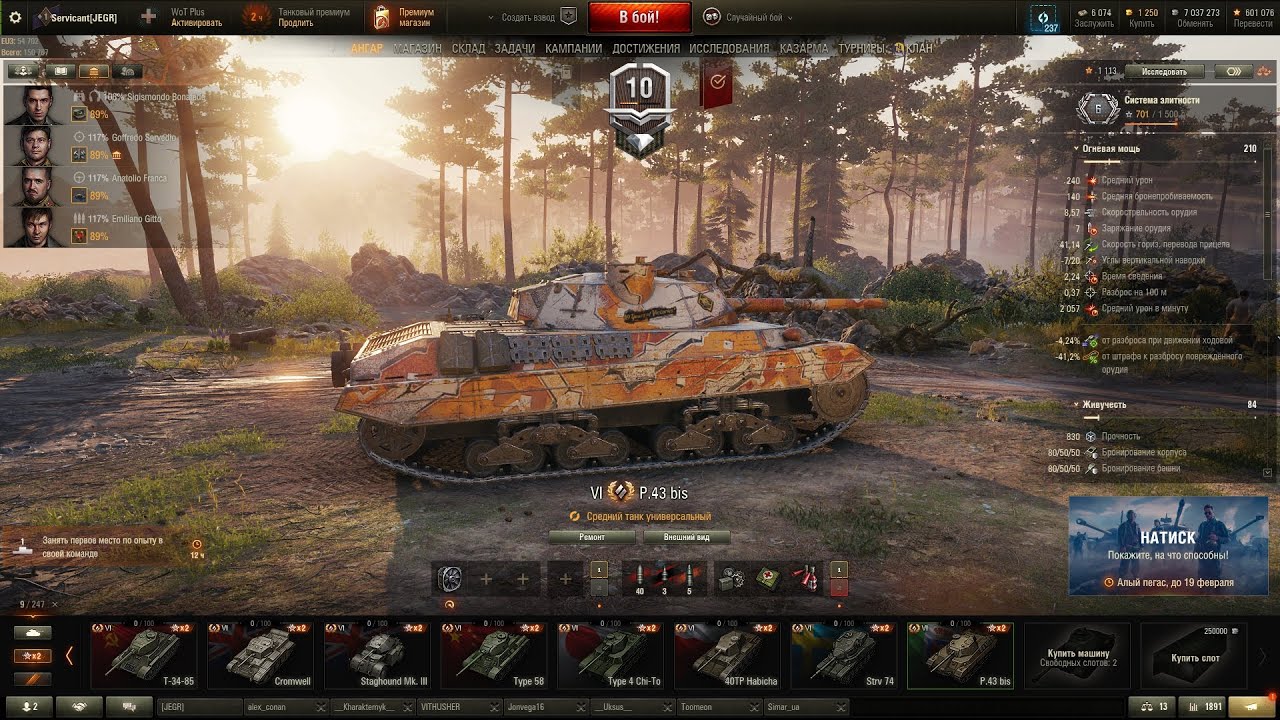Select the Strv 74 tank
This screenshot has width=1280, height=720.
(845, 655)
